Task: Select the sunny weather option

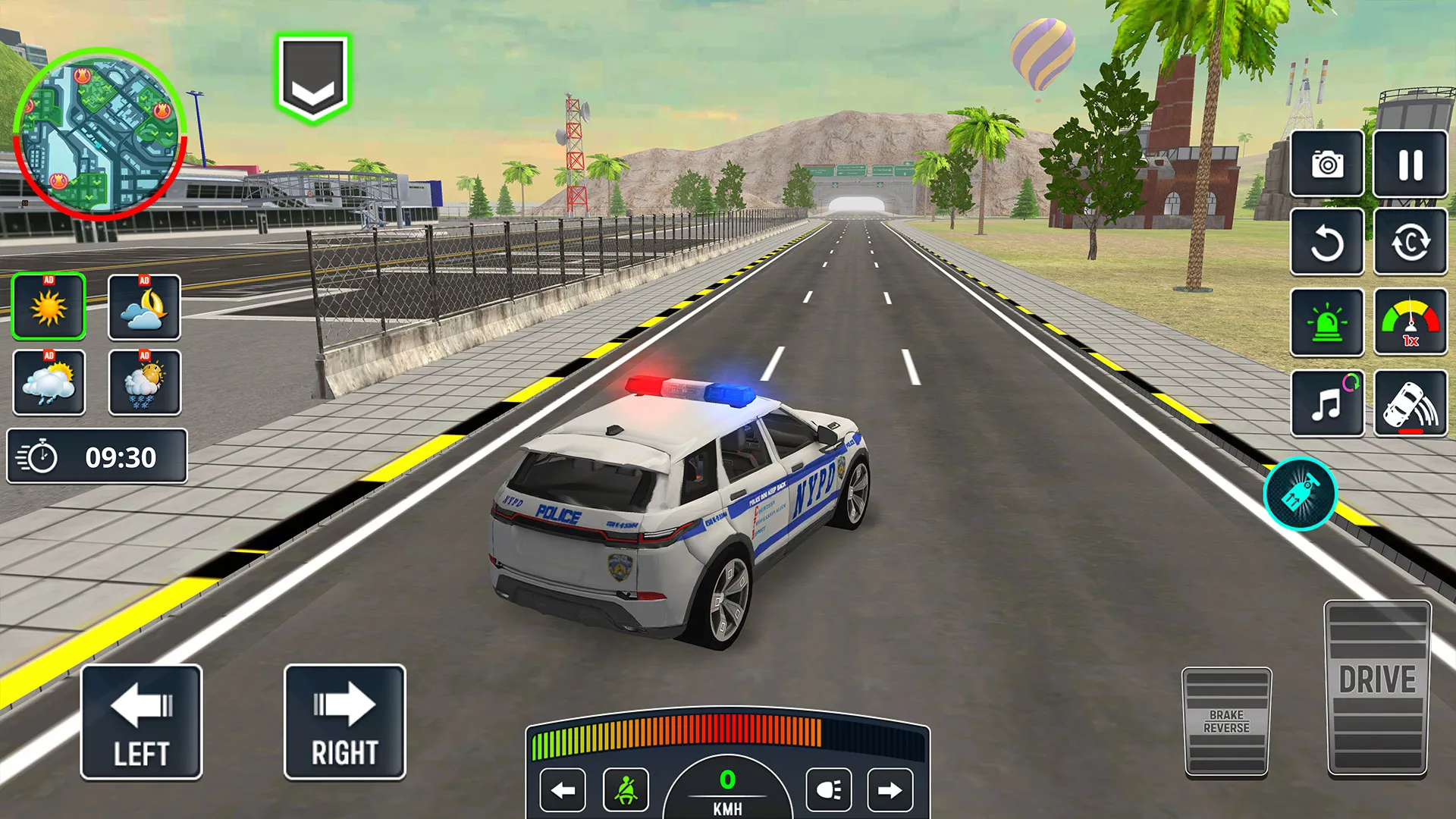Action: pyautogui.click(x=49, y=306)
